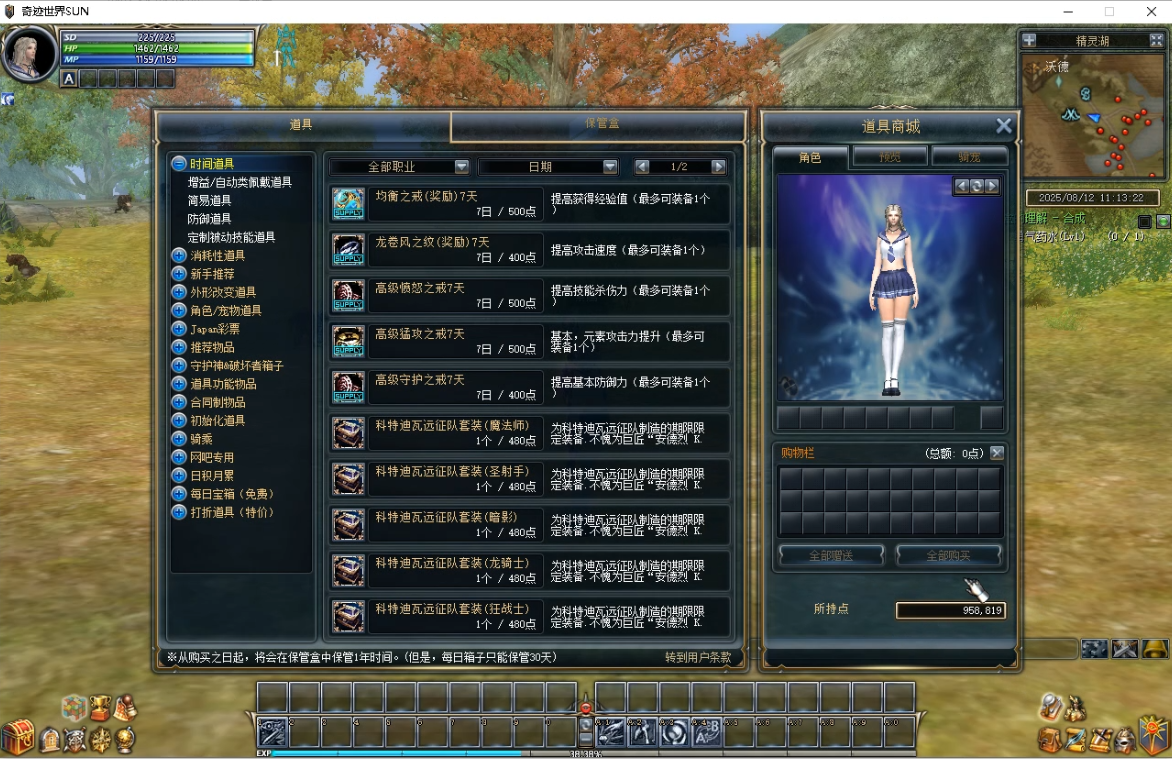Go to the next shop page arrow

point(718,167)
